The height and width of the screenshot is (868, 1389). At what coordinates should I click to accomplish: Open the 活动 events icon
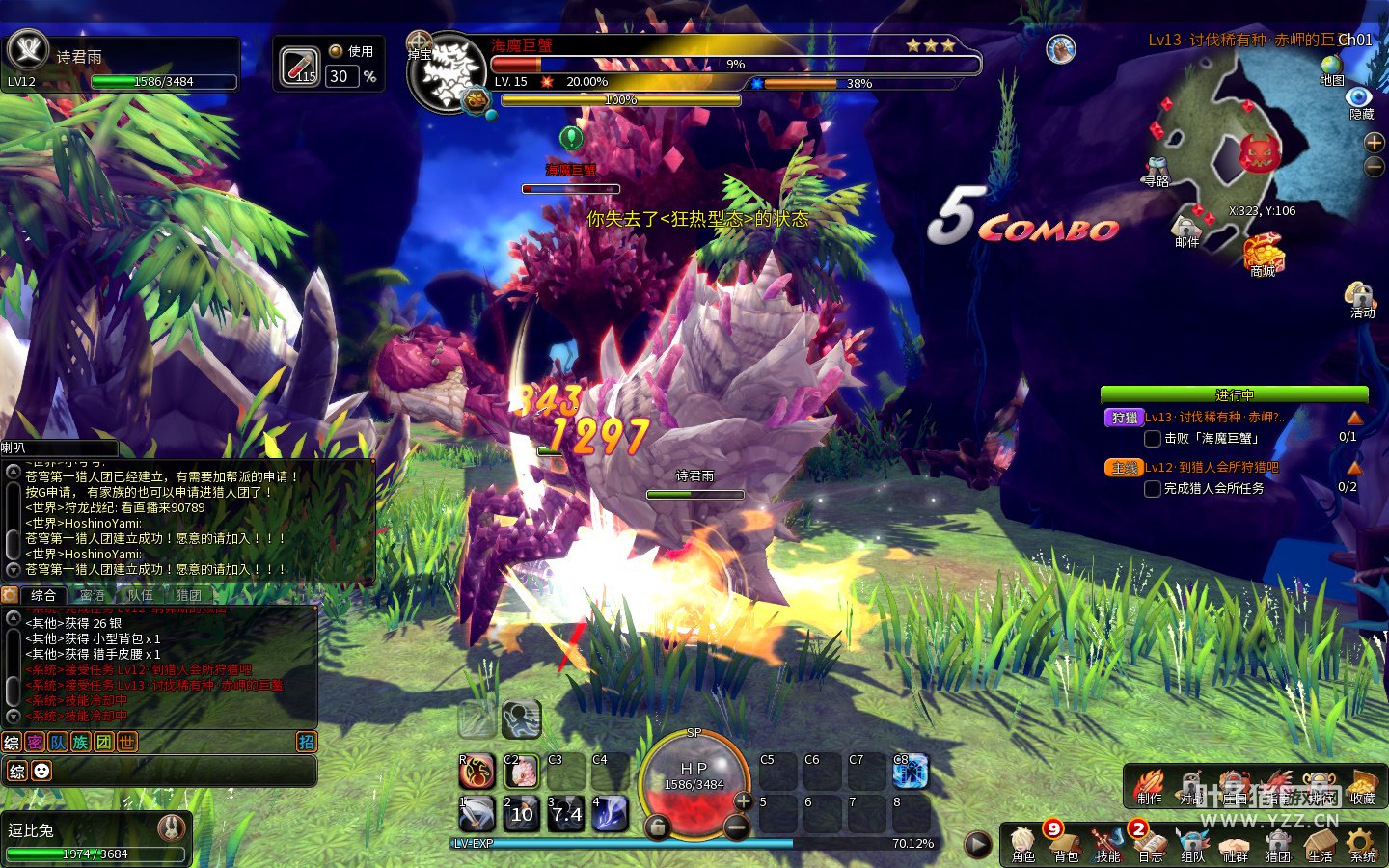tap(1361, 297)
